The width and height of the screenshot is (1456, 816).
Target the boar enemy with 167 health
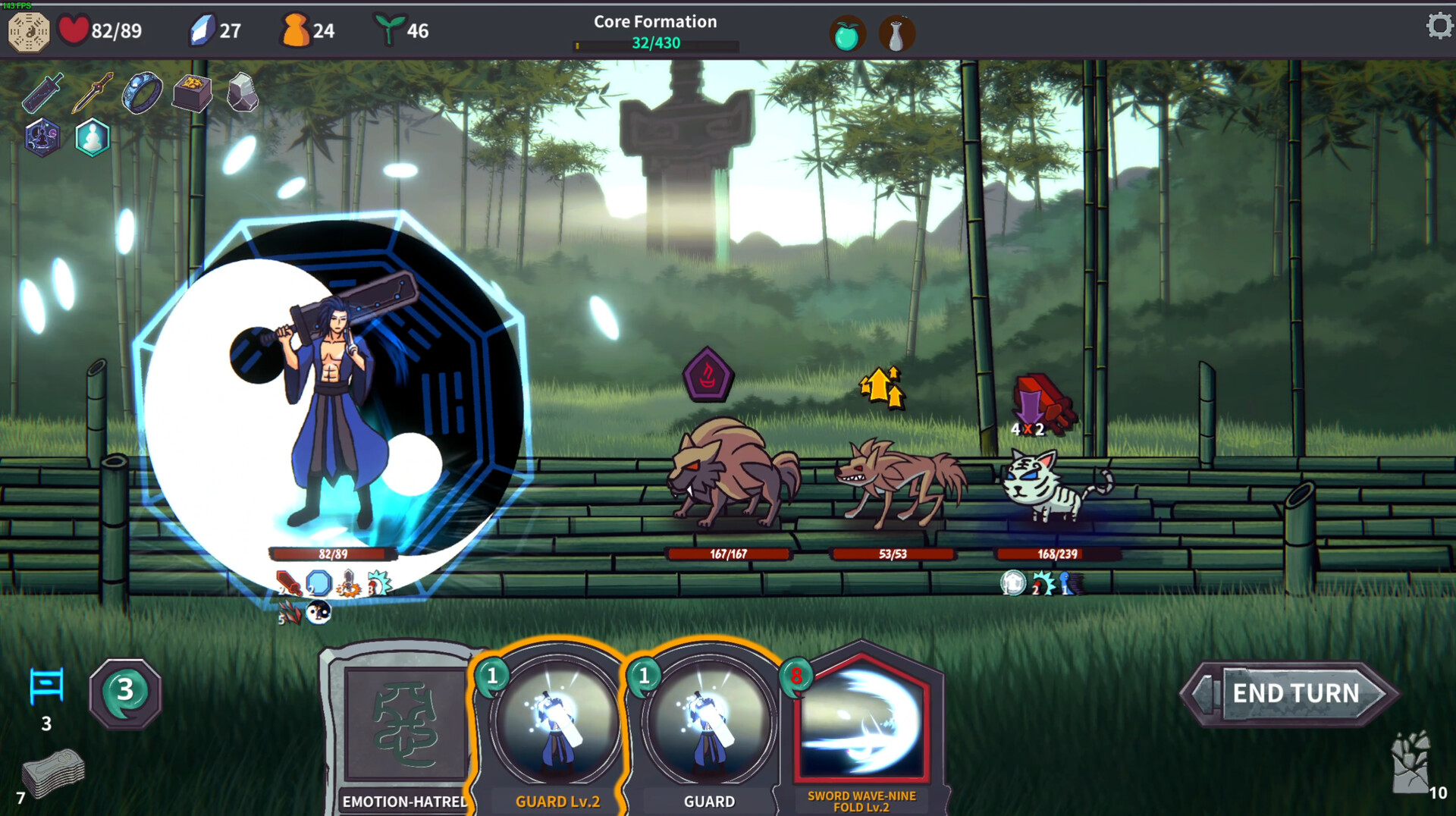(x=732, y=474)
